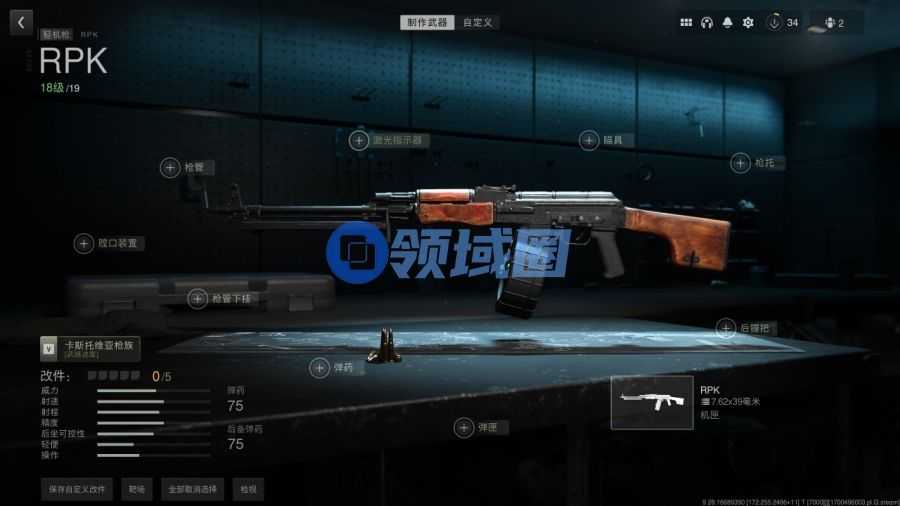Add a 弹匣 magazine attachment
Screen dimensions: 900x506
point(464,428)
